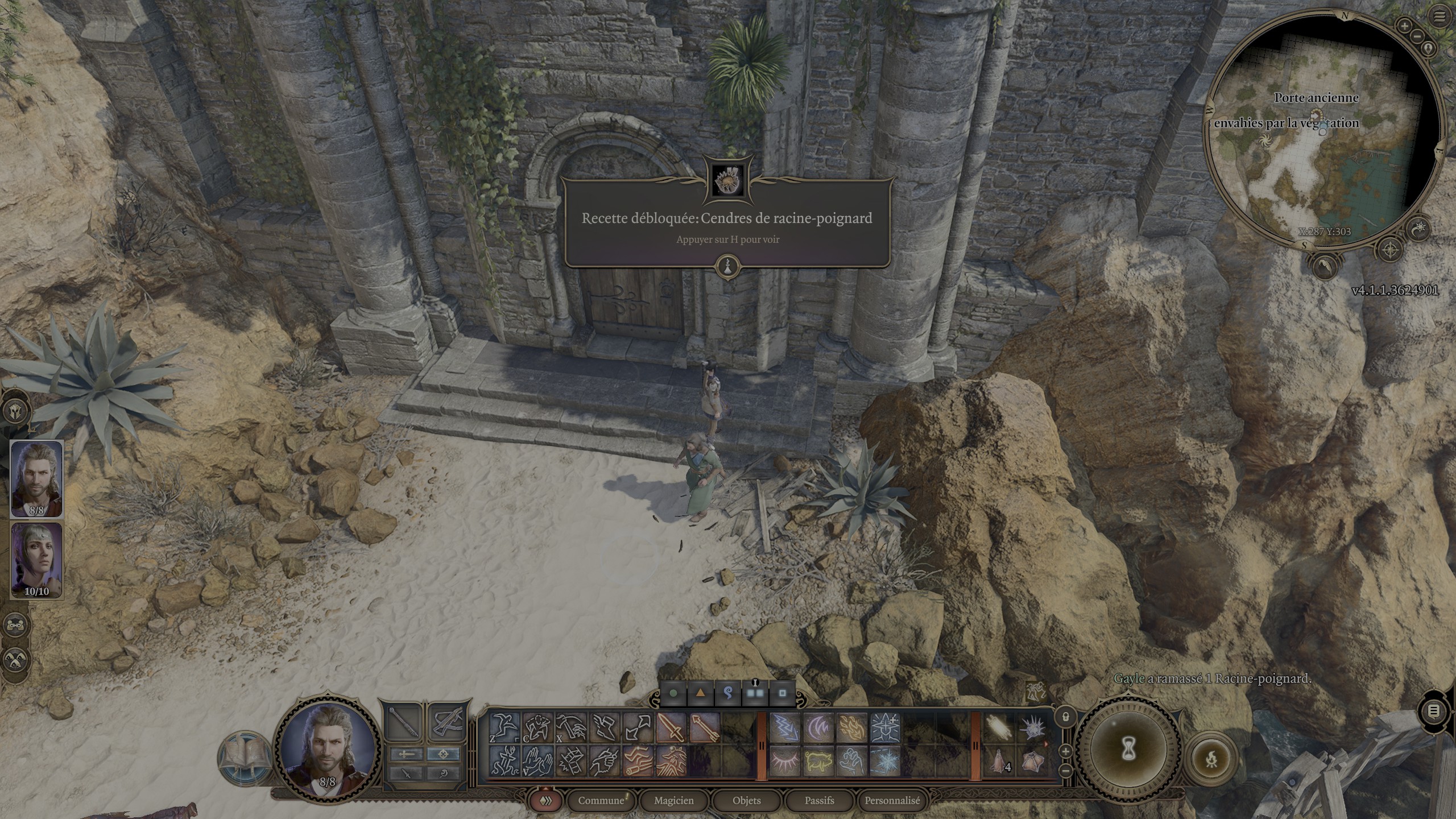The image size is (1456, 819).
Task: Select Shadowheart's party portrait
Action: [x=36, y=560]
